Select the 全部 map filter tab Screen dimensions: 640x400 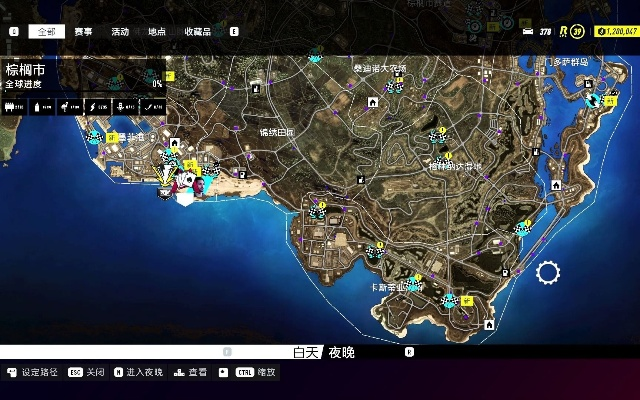point(46,32)
